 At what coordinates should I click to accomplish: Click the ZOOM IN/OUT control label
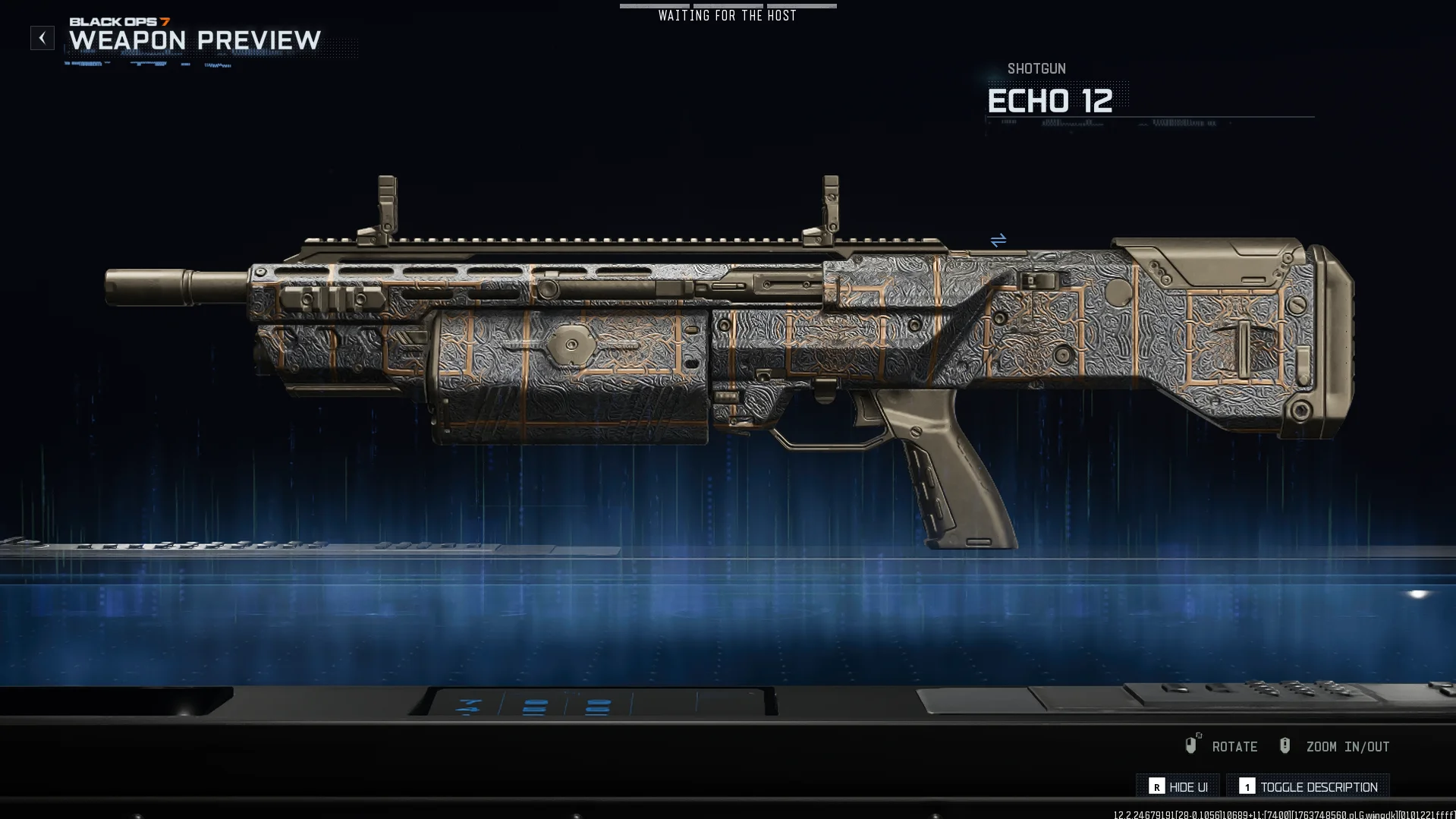[x=1347, y=746]
